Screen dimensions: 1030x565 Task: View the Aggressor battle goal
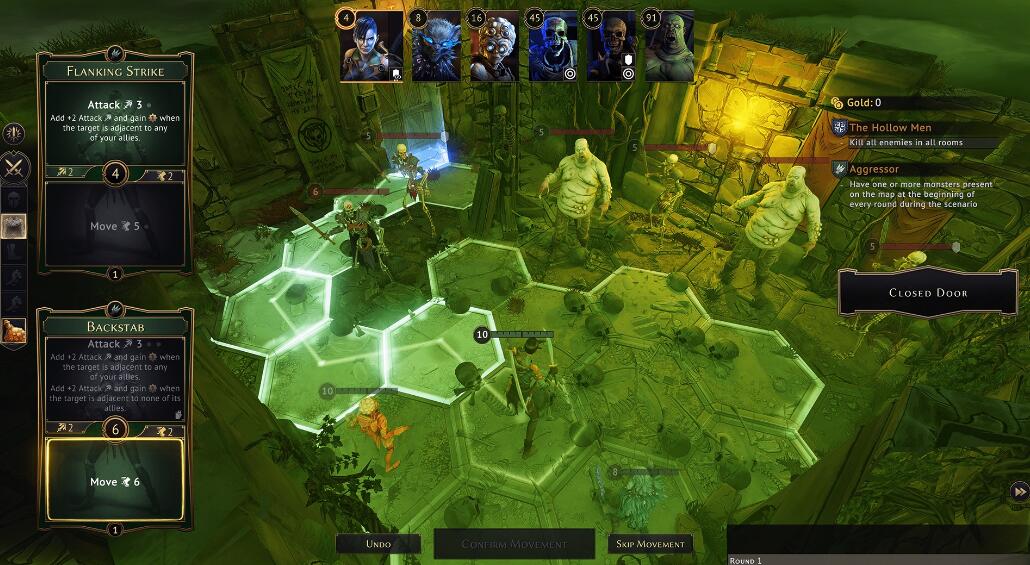(x=875, y=170)
